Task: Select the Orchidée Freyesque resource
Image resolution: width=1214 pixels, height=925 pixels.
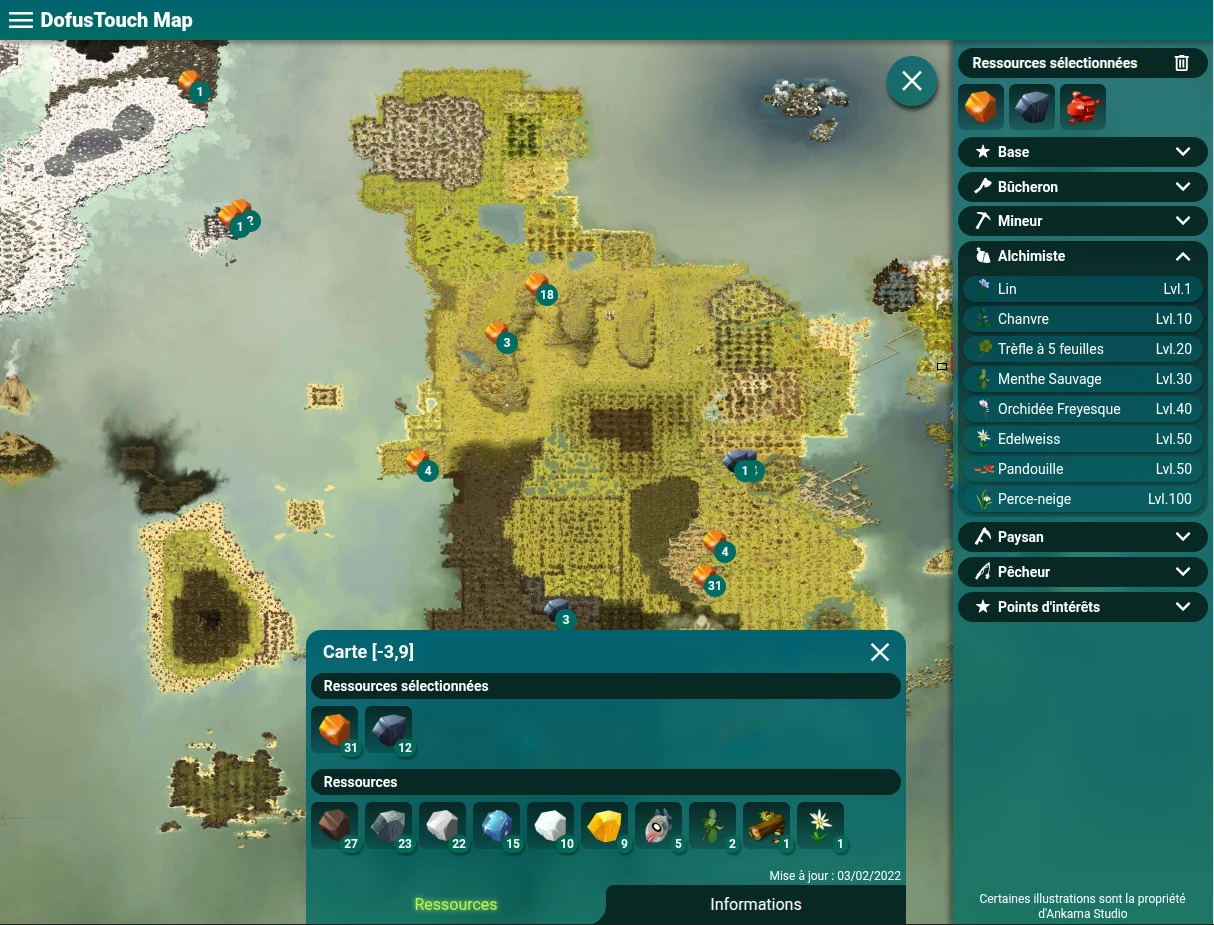Action: tap(1082, 409)
